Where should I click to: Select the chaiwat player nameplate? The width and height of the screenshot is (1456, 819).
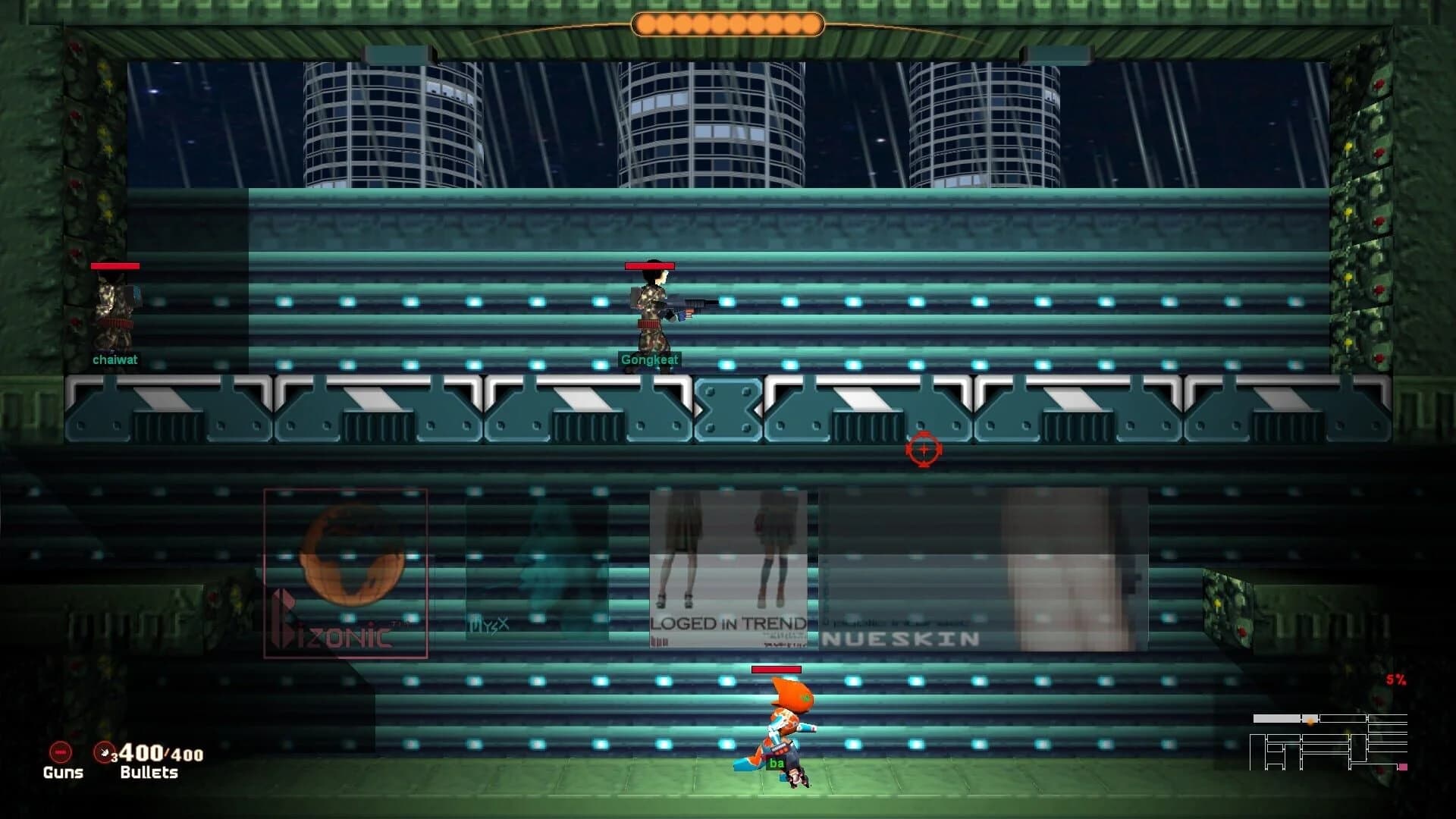[116, 360]
